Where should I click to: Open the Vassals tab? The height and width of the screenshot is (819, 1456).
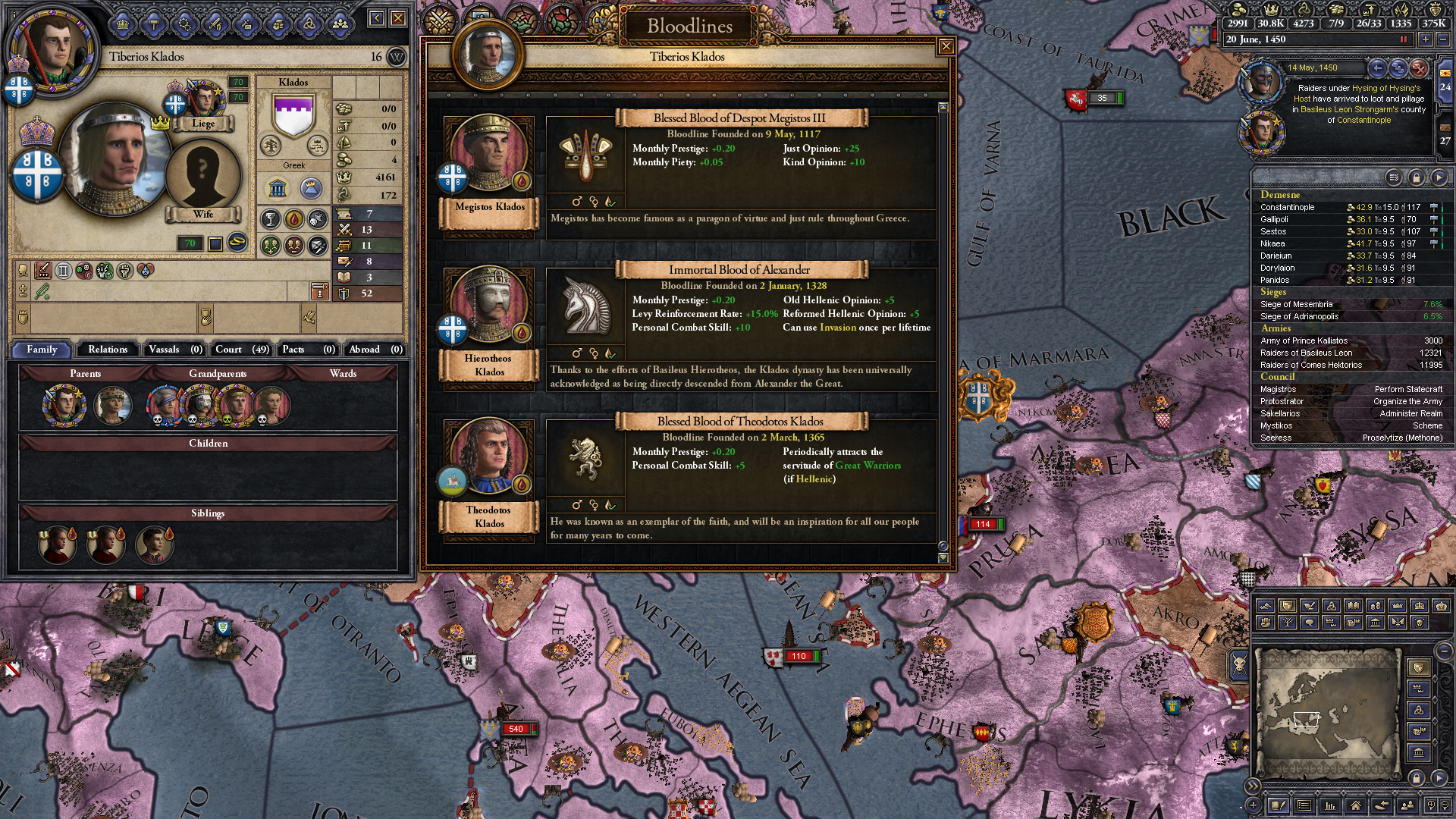click(x=175, y=350)
